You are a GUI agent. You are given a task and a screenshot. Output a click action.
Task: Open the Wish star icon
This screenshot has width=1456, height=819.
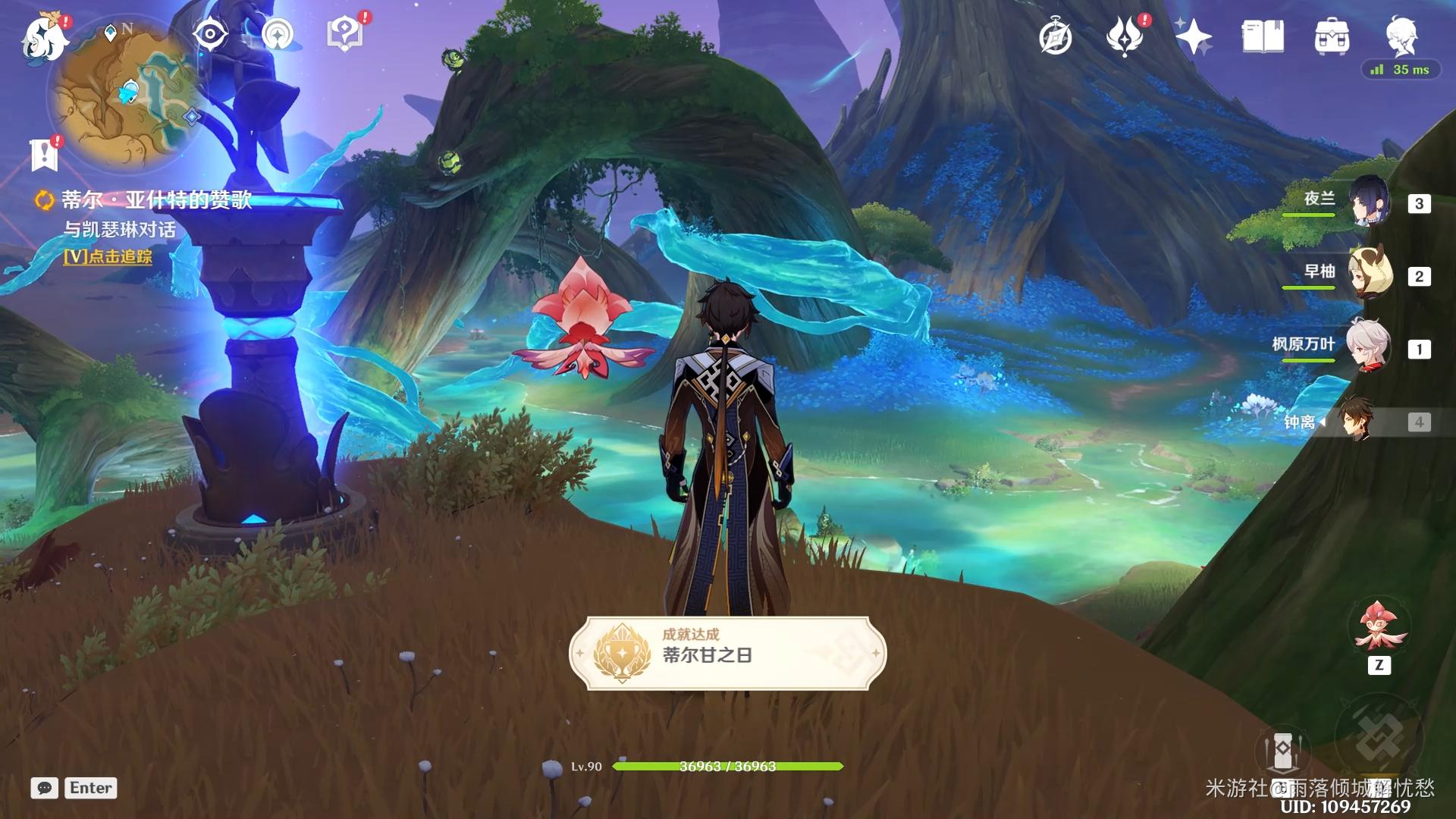(x=1194, y=36)
